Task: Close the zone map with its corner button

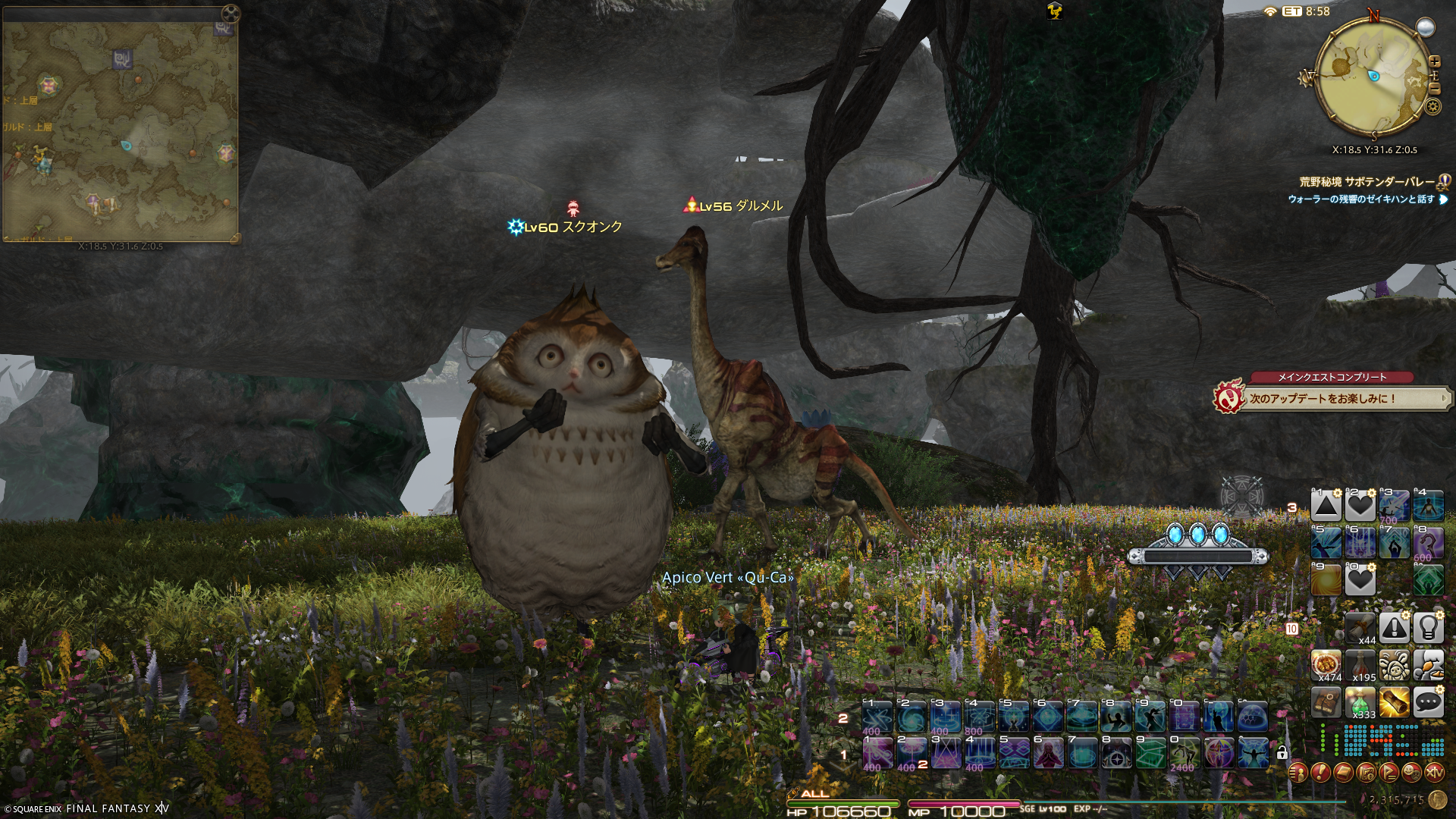Action: [x=231, y=13]
